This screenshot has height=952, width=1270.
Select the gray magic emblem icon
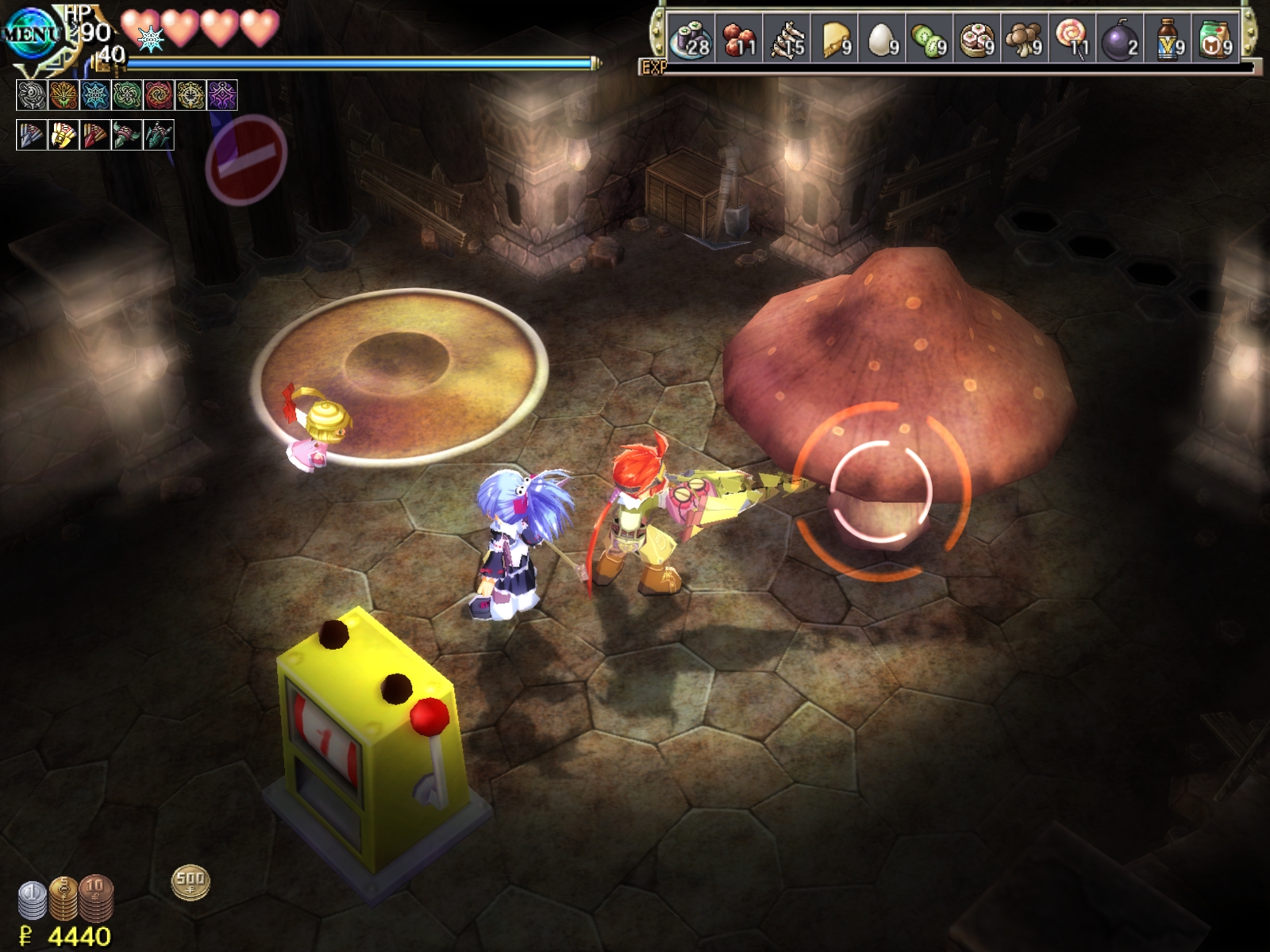[32, 95]
